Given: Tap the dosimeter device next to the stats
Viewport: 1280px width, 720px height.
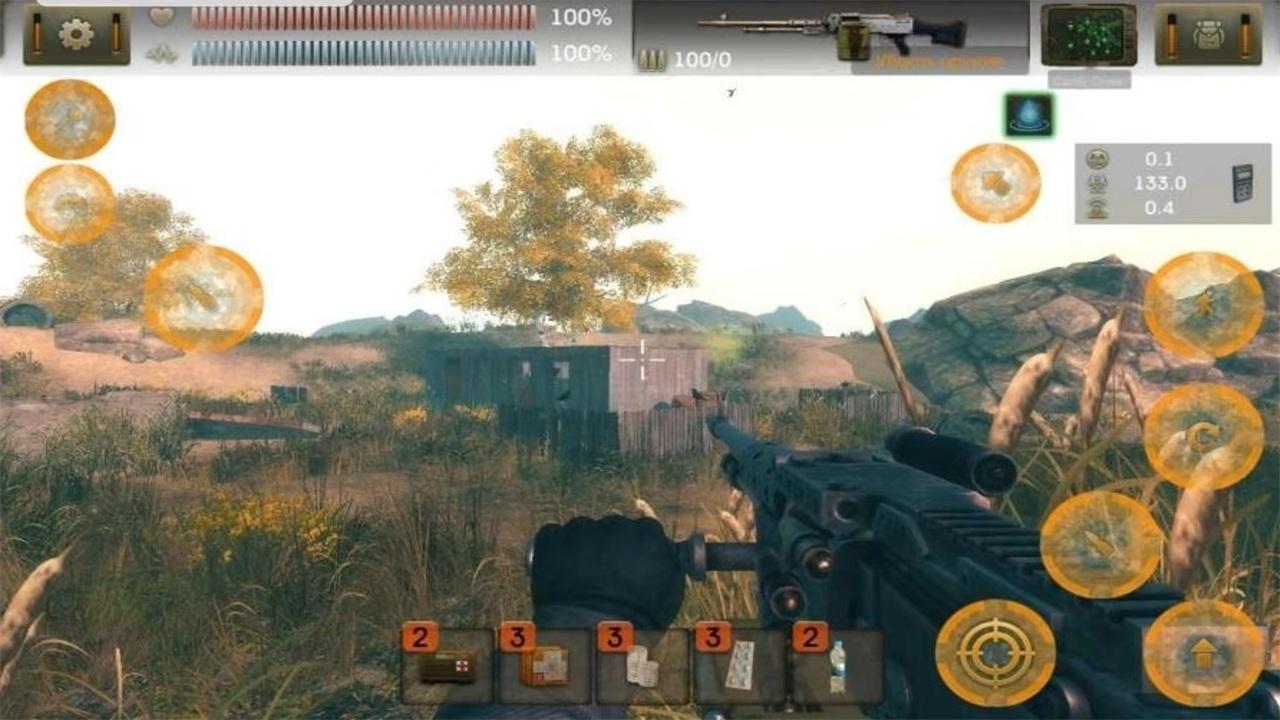Looking at the screenshot, I should (1241, 185).
